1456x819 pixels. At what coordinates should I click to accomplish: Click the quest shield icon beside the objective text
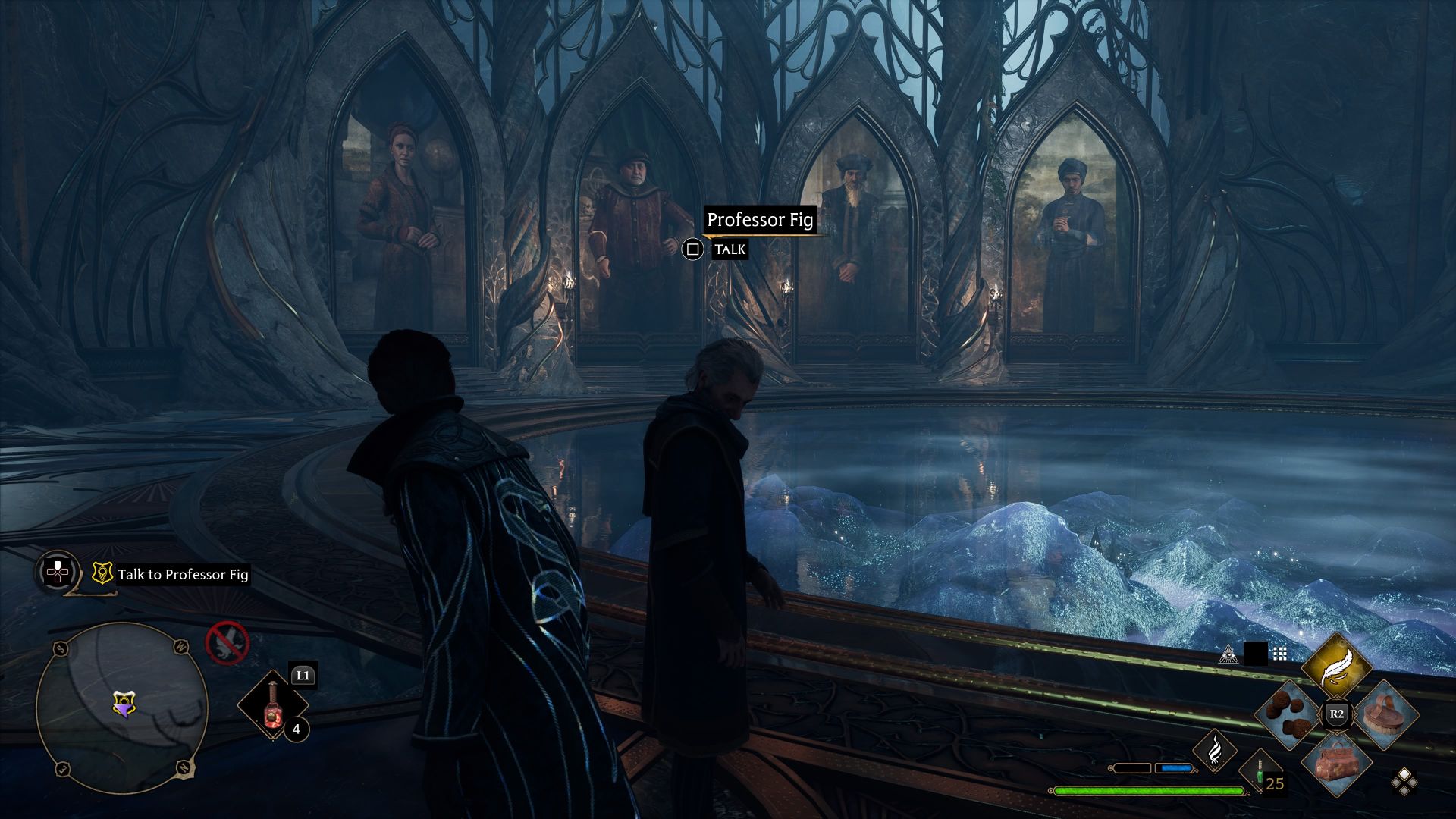click(x=102, y=572)
